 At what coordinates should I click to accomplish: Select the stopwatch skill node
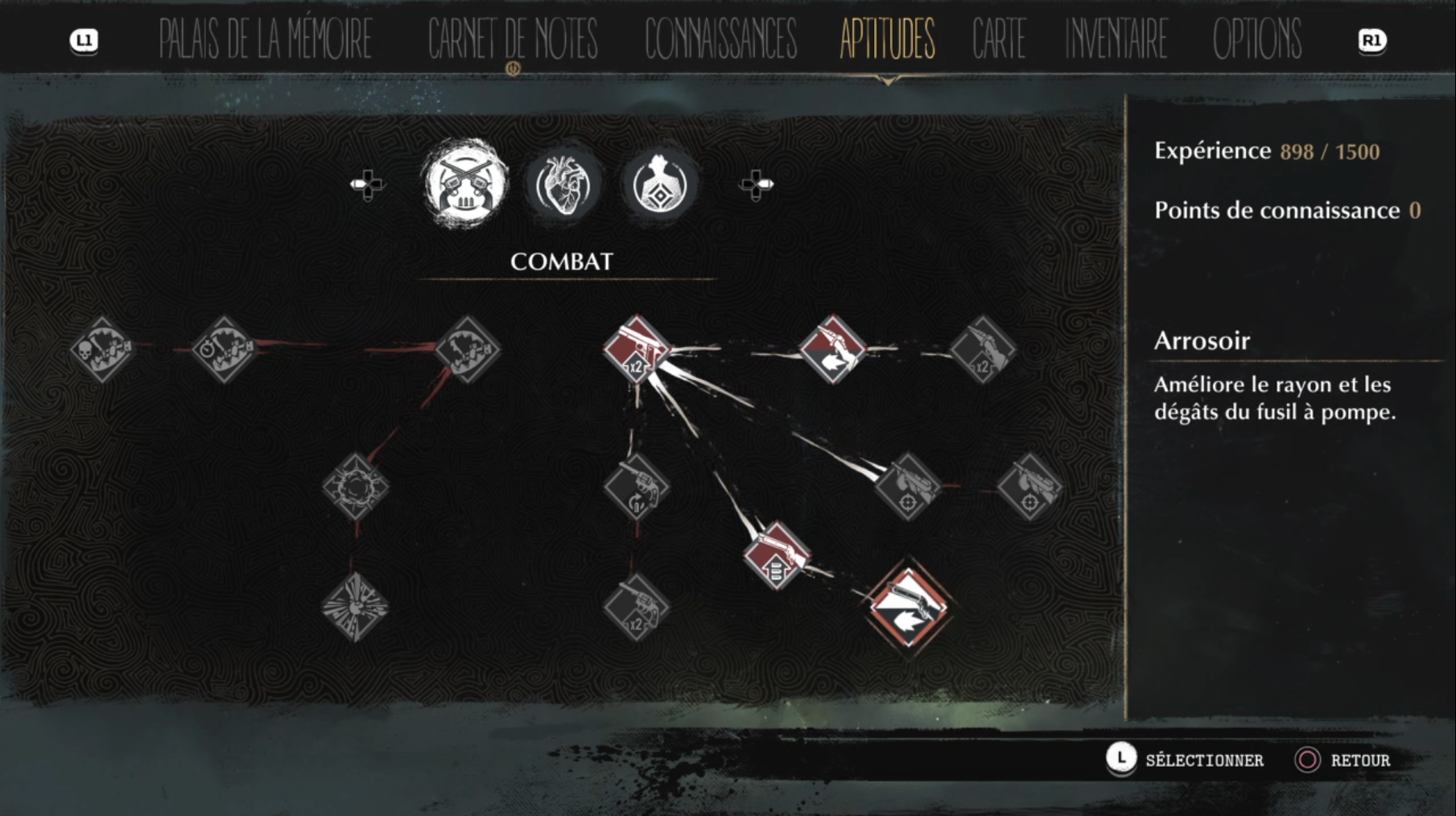pos(224,349)
